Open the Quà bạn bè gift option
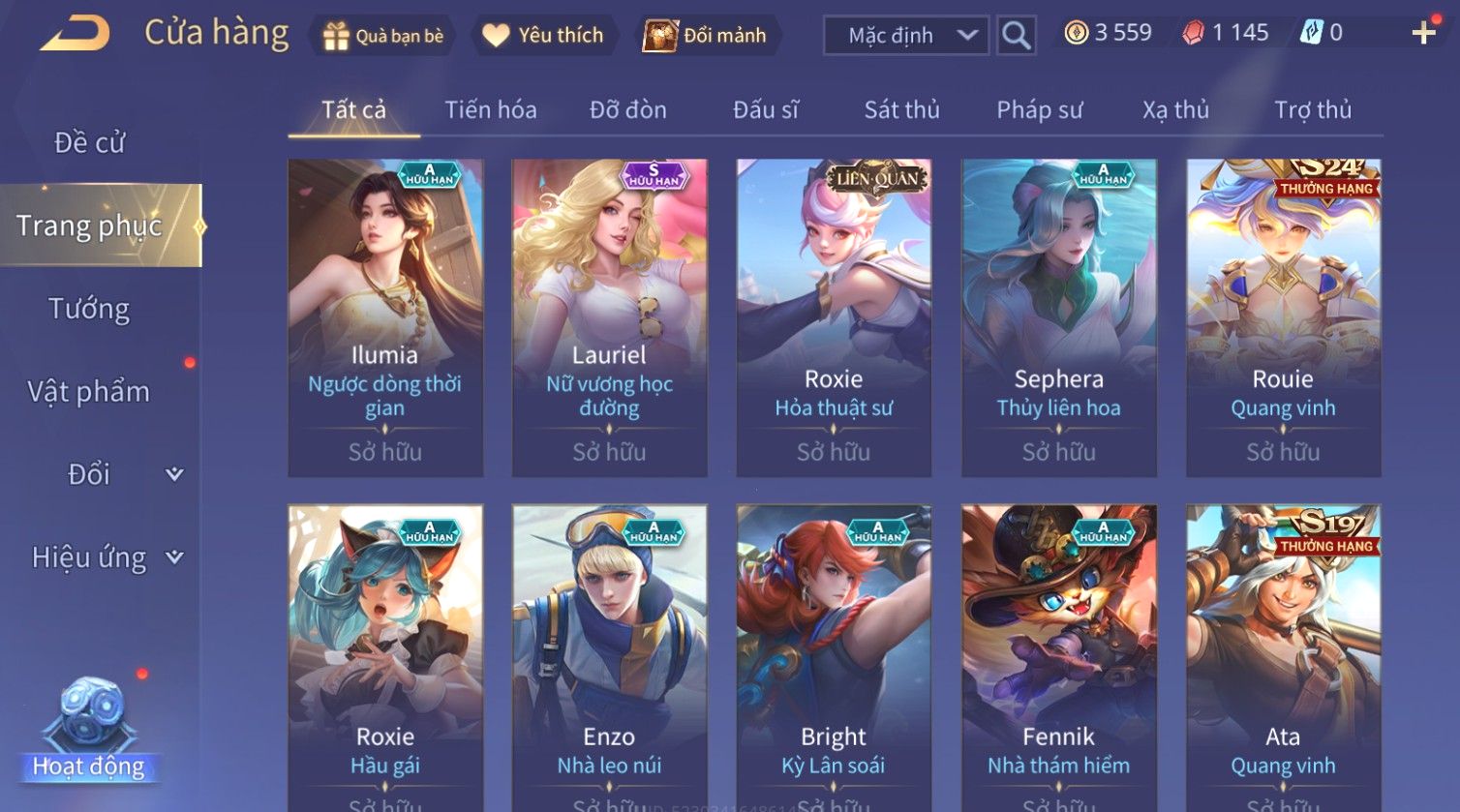Image resolution: width=1460 pixels, height=812 pixels. (x=383, y=36)
